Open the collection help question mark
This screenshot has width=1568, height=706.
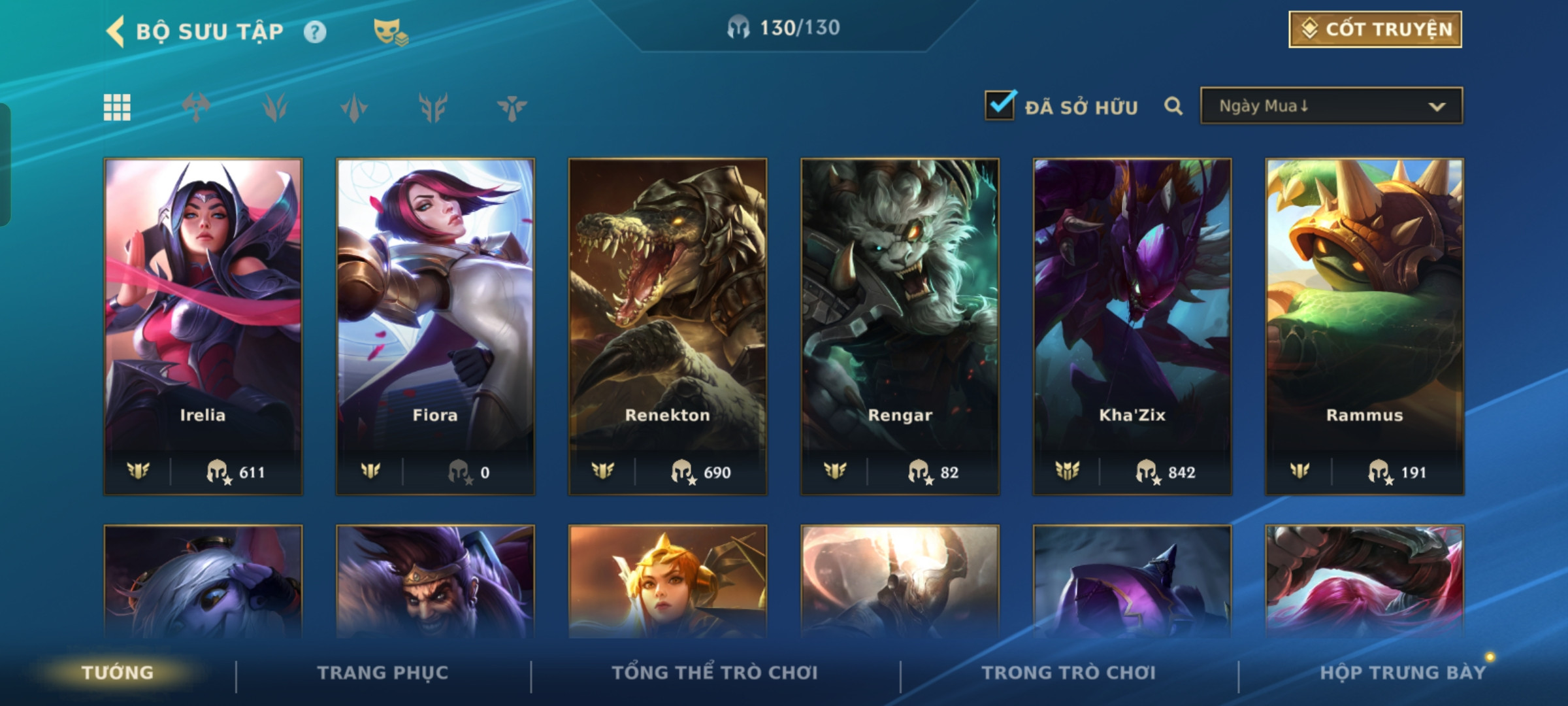point(315,32)
